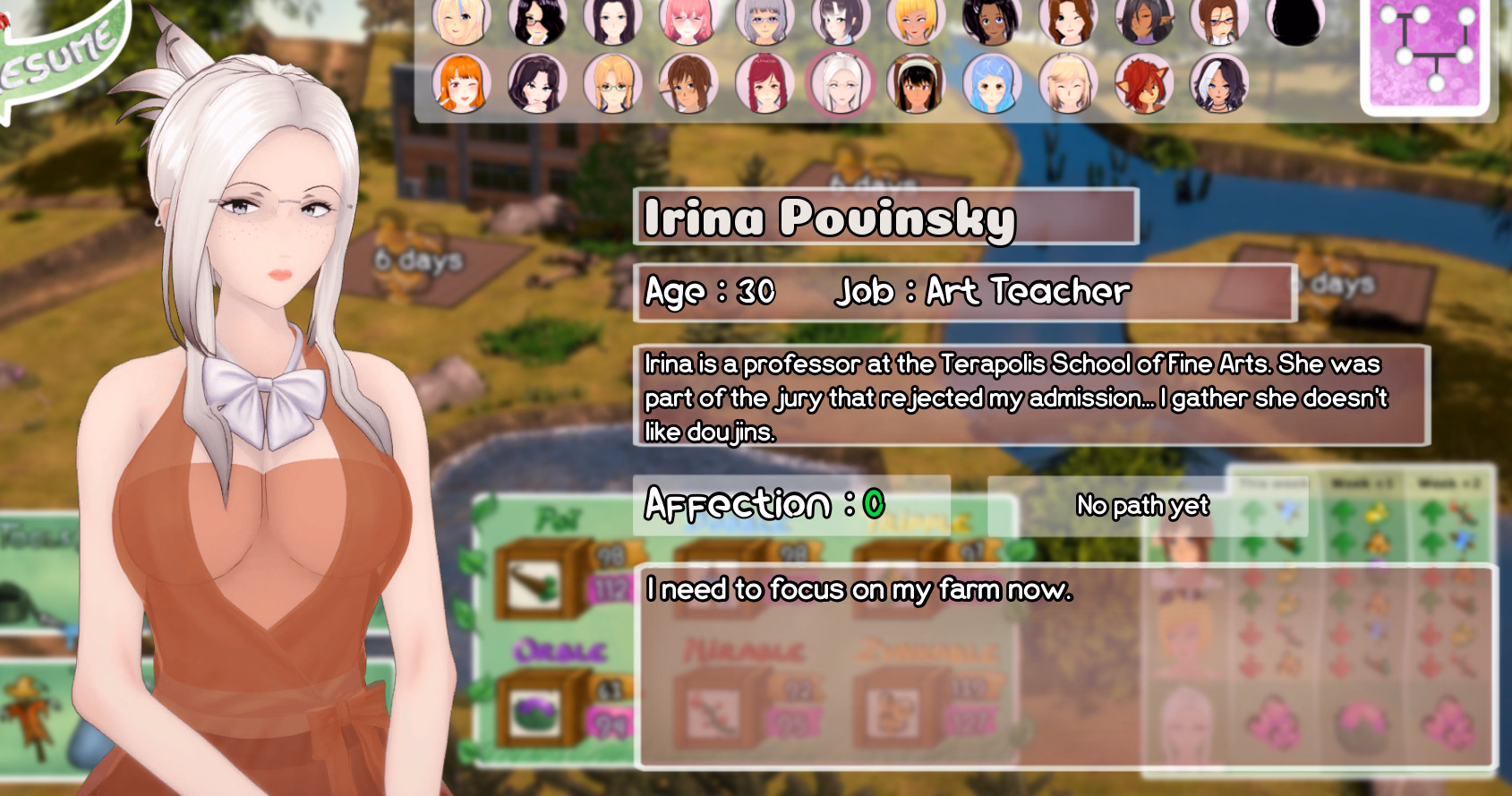Image resolution: width=1512 pixels, height=796 pixels.
Task: Select the dark-skinned elf-eared portrait
Action: 1143,20
